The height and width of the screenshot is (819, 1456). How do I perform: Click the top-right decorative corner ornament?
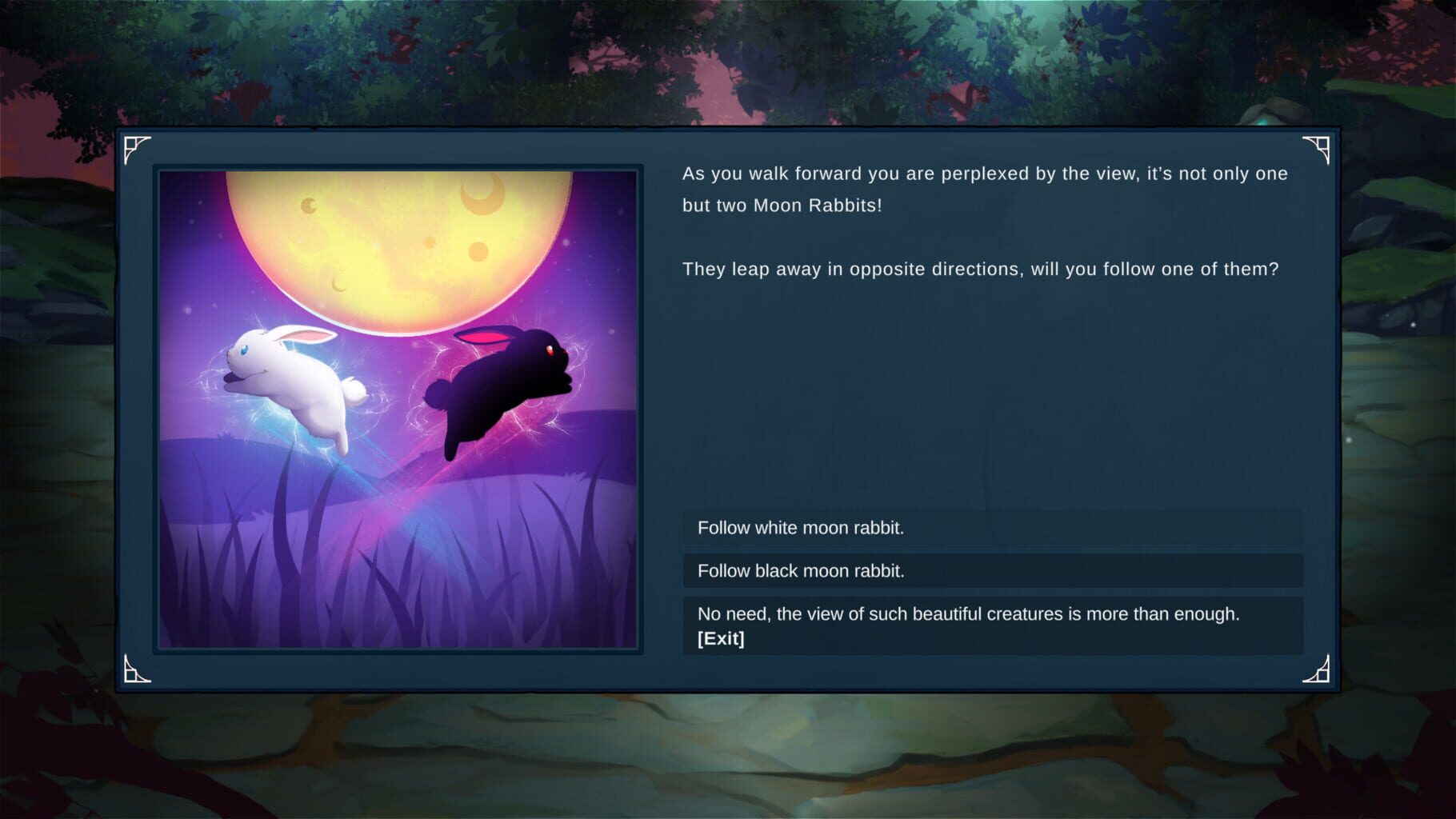[x=1319, y=149]
